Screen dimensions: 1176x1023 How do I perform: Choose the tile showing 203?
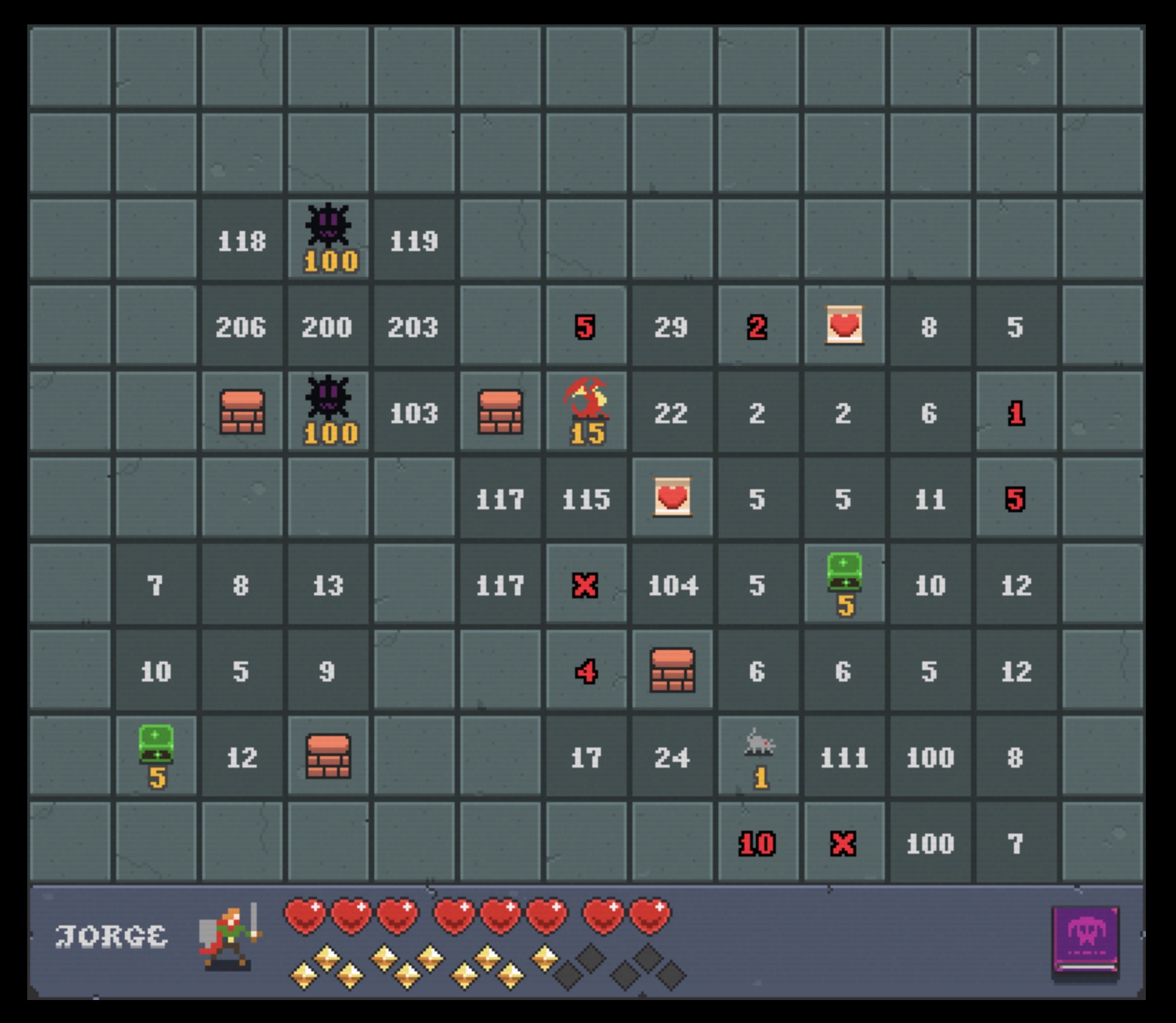coord(414,327)
